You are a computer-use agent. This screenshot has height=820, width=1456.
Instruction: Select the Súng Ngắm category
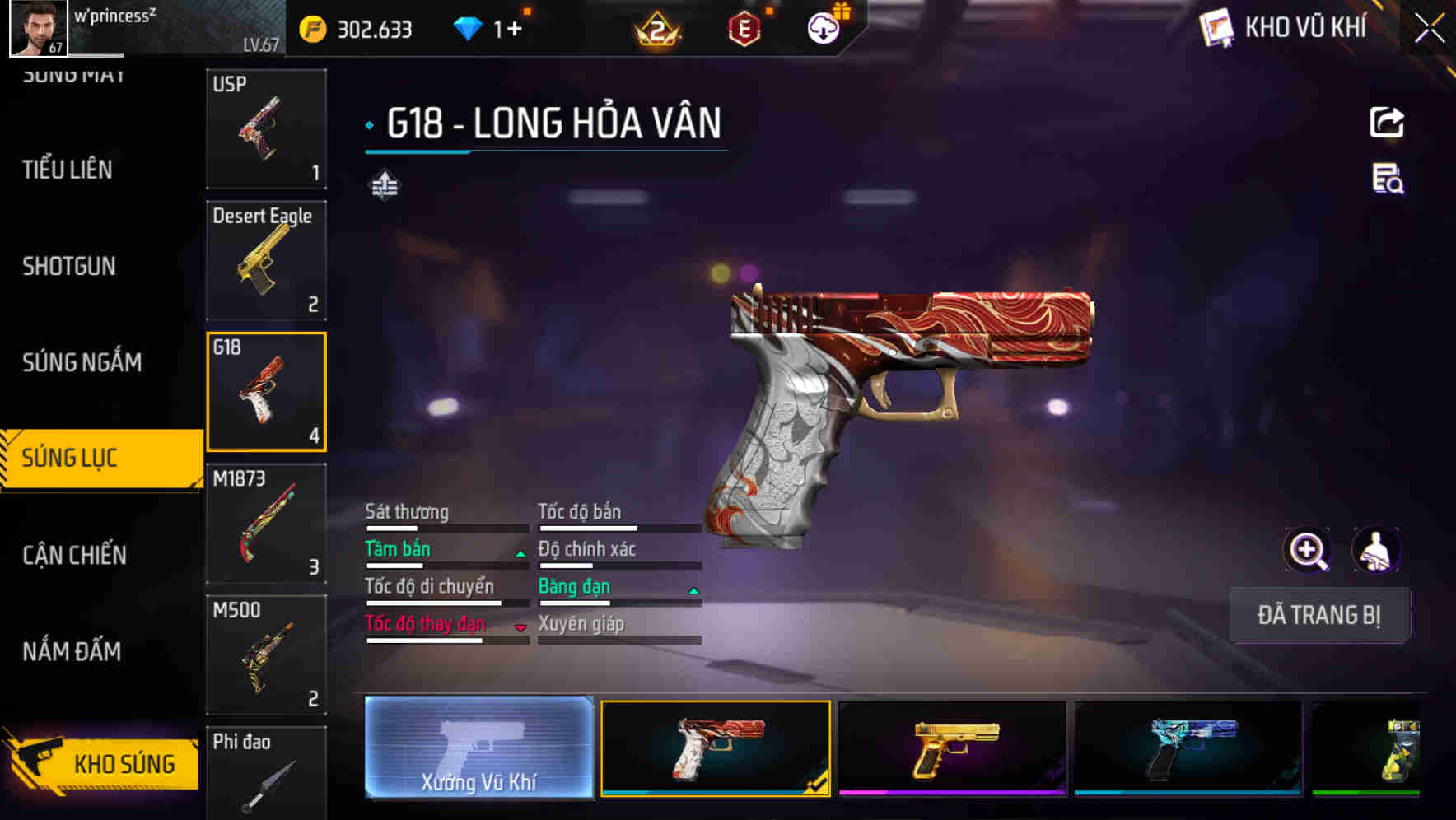(82, 362)
